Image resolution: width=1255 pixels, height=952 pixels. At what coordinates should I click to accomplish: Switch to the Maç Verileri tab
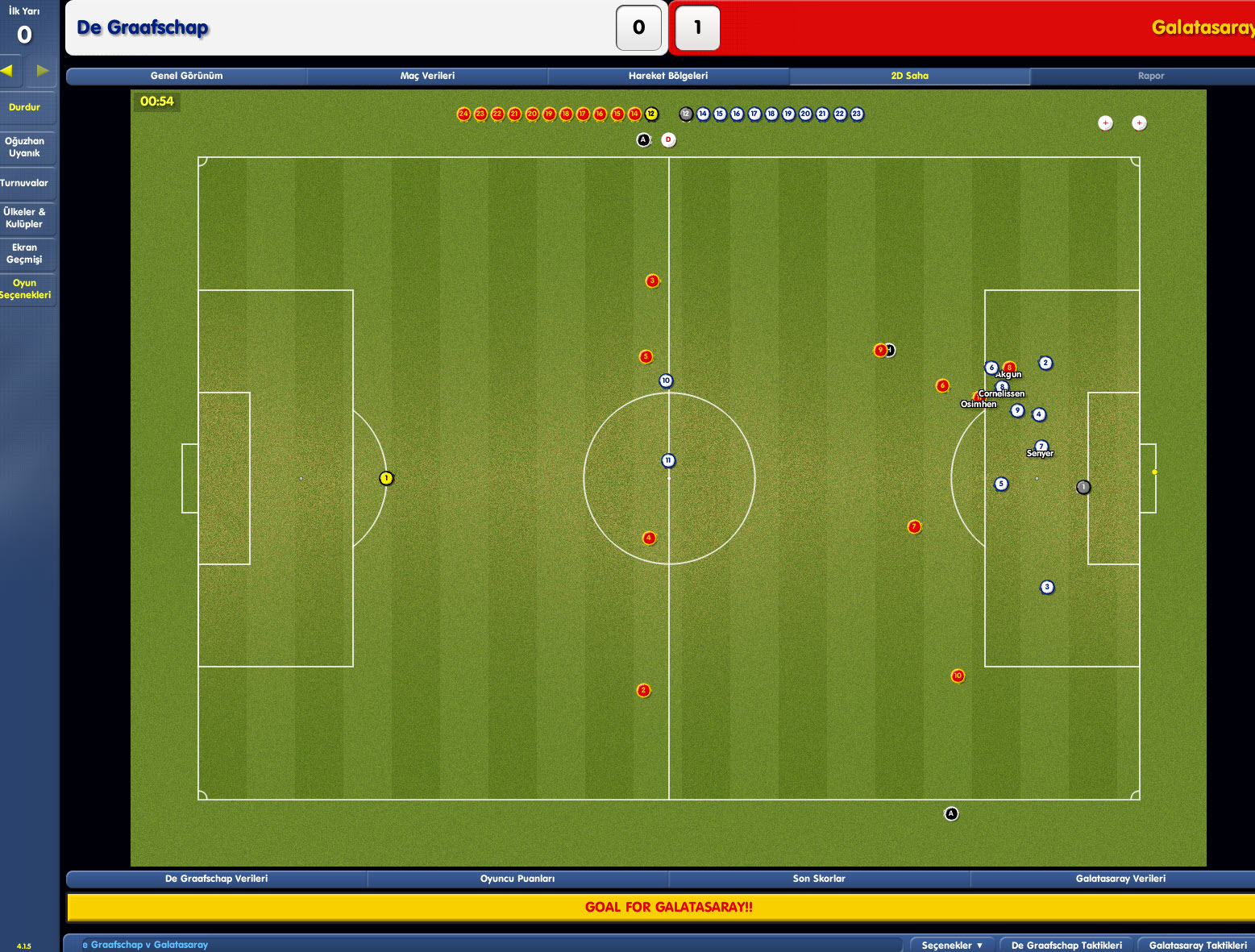[427, 76]
